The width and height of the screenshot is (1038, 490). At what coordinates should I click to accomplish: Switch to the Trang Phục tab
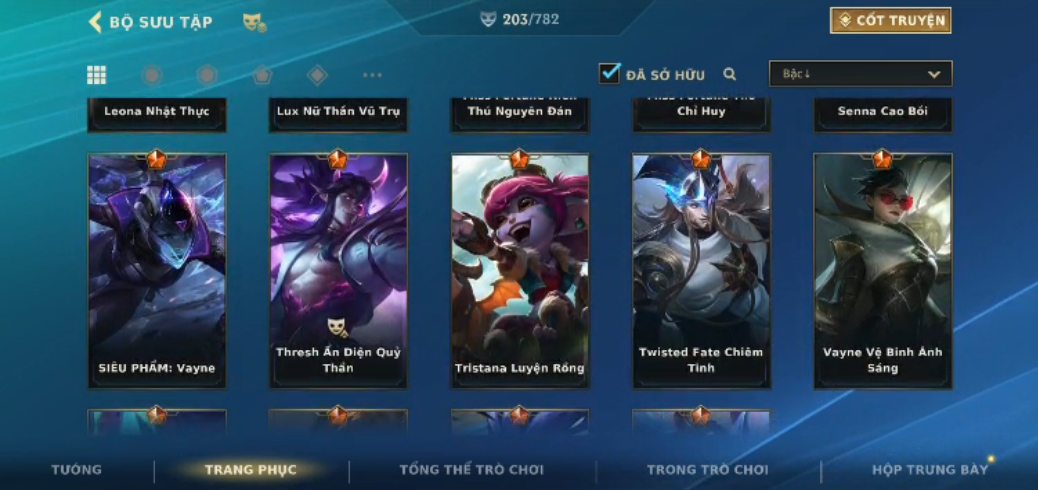click(251, 470)
